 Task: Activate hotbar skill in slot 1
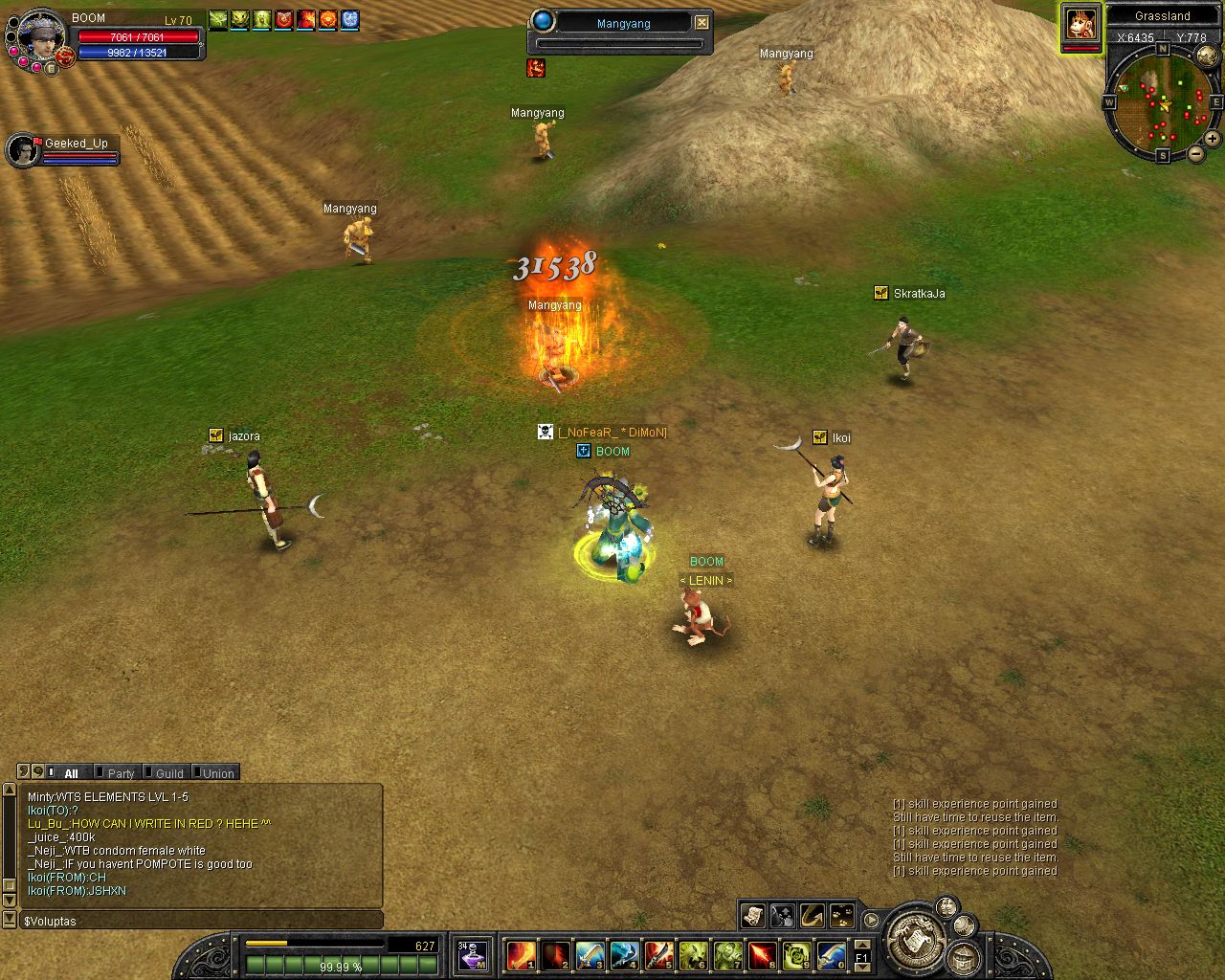pyautogui.click(x=521, y=955)
